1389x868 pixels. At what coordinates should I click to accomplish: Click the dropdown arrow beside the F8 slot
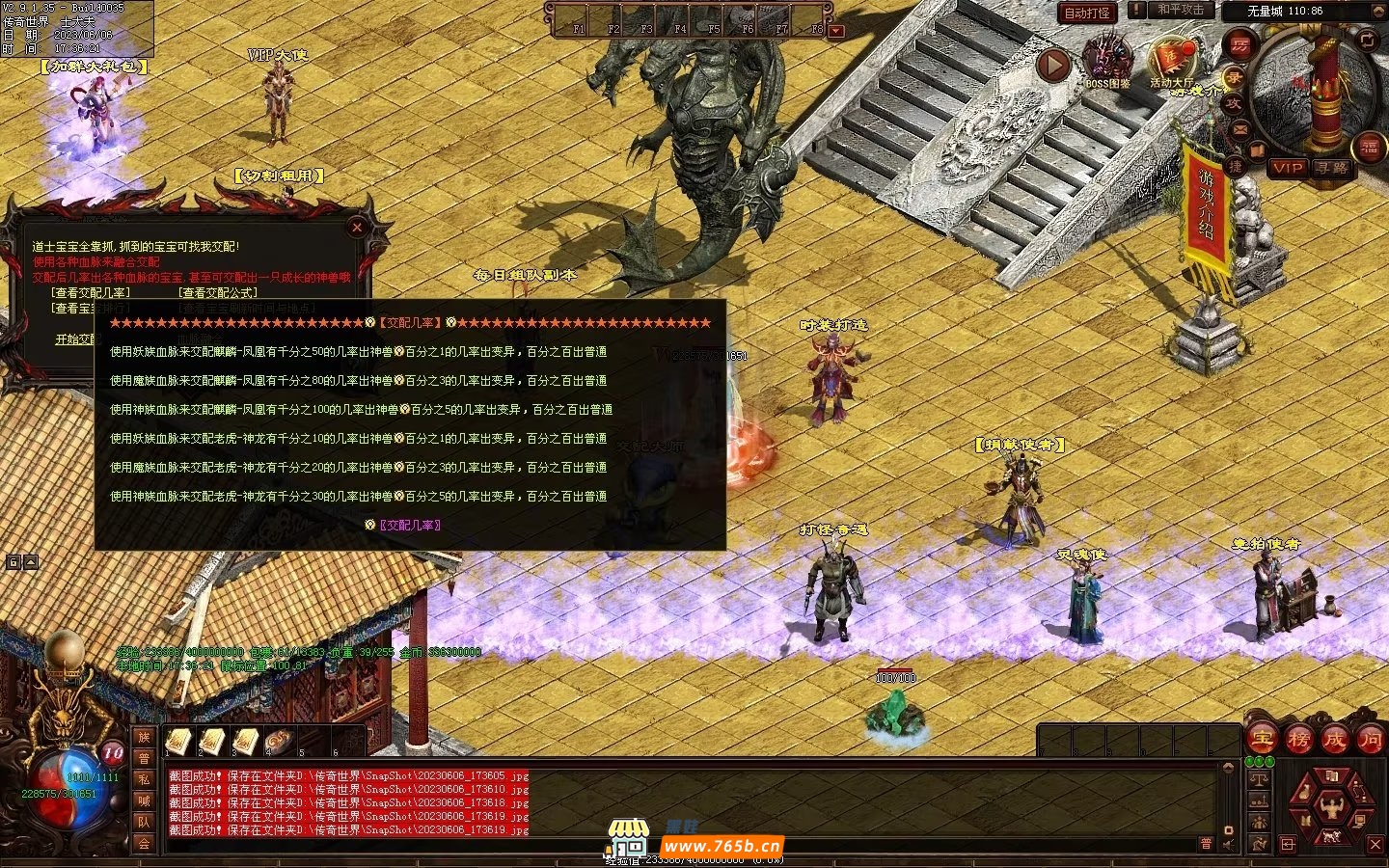point(836,31)
